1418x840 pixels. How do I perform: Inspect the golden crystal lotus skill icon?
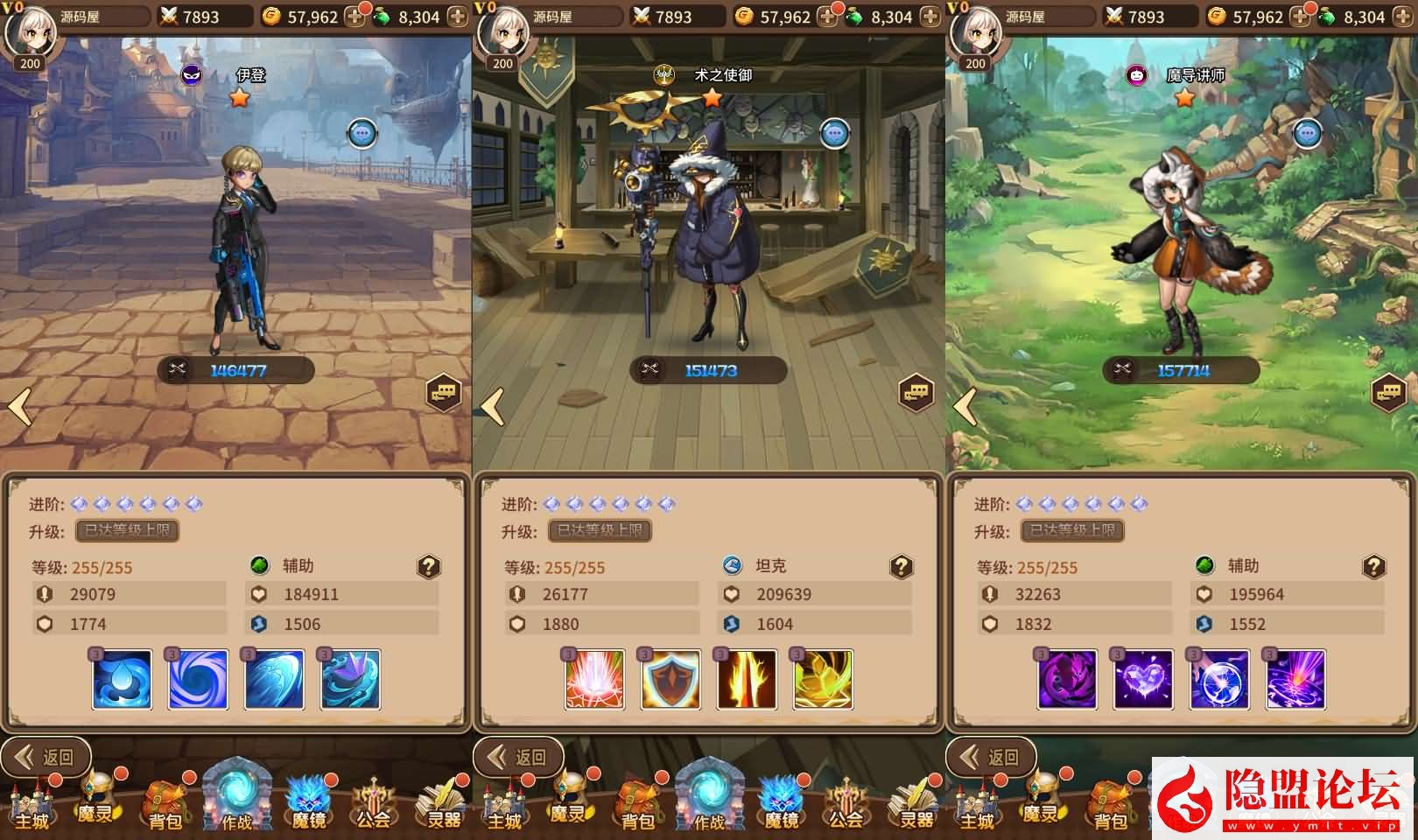(824, 679)
